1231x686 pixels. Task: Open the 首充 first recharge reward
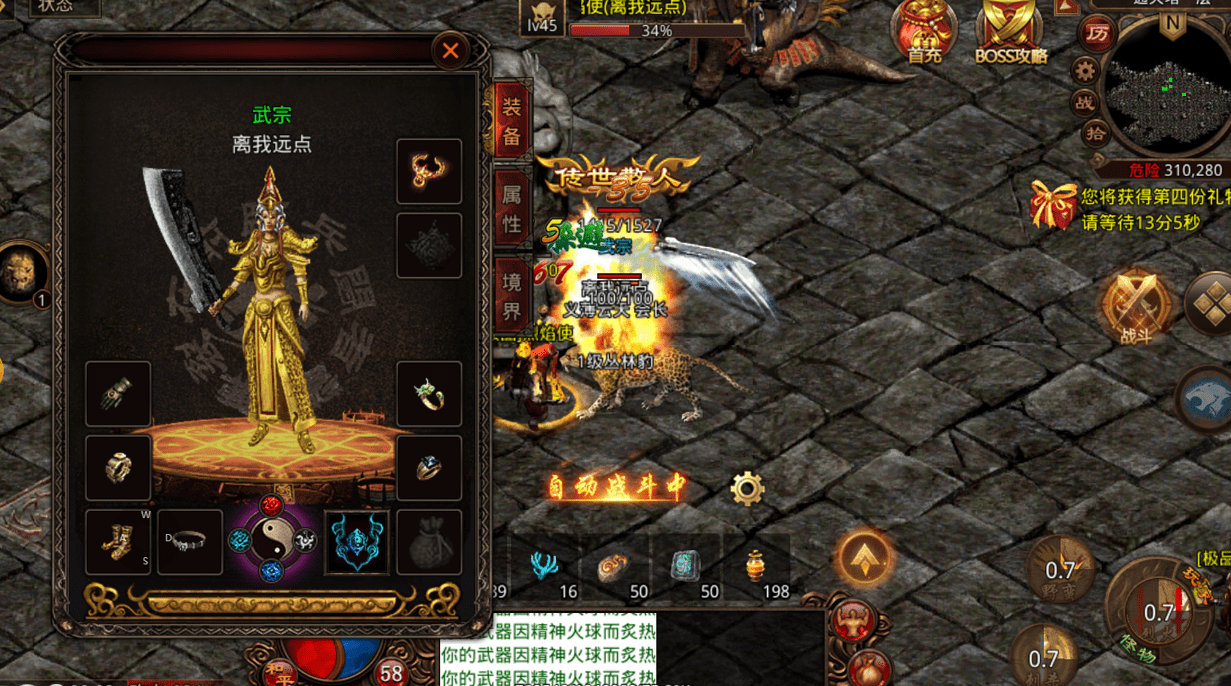[x=923, y=32]
